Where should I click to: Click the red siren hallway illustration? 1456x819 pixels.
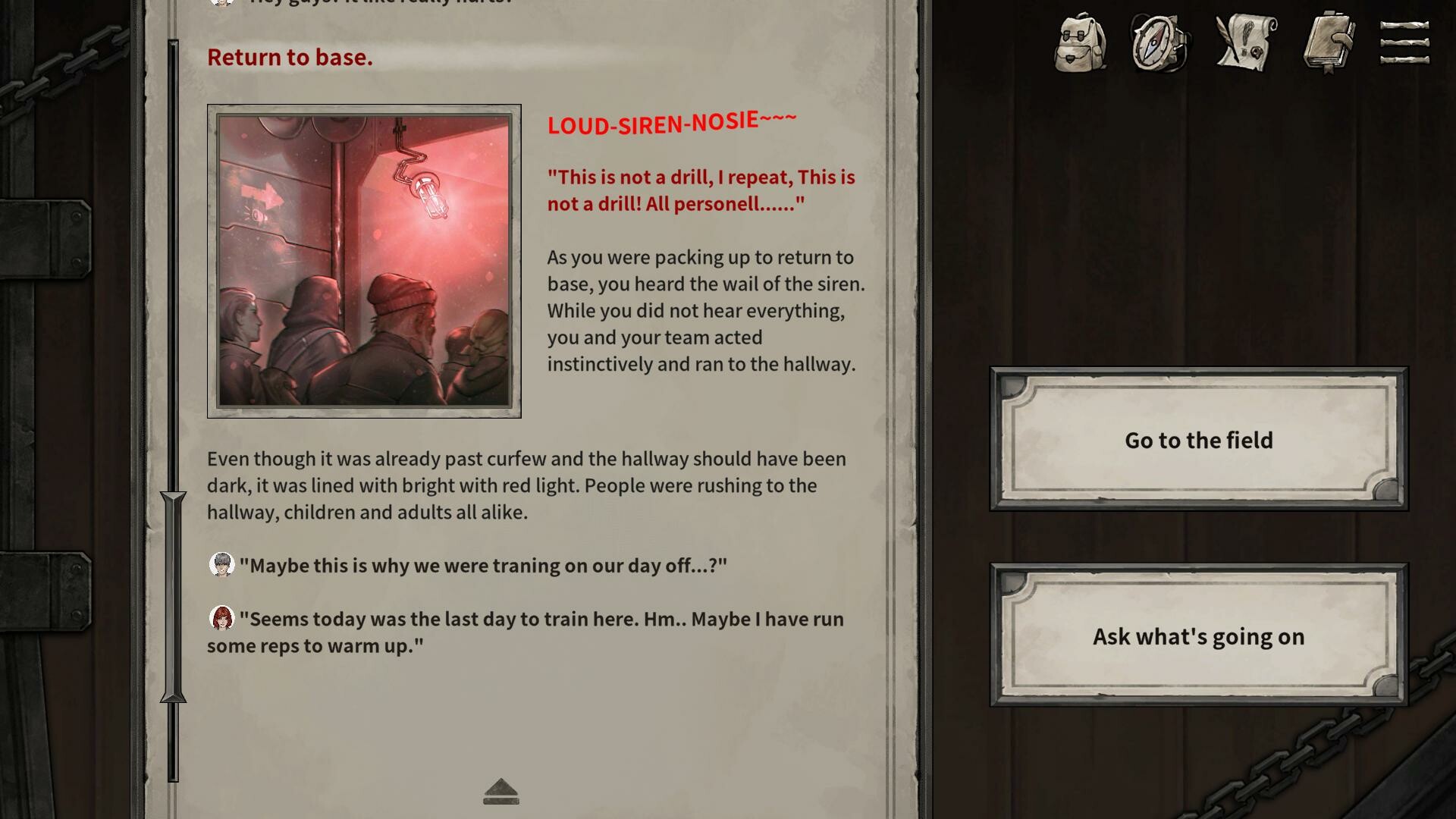364,259
